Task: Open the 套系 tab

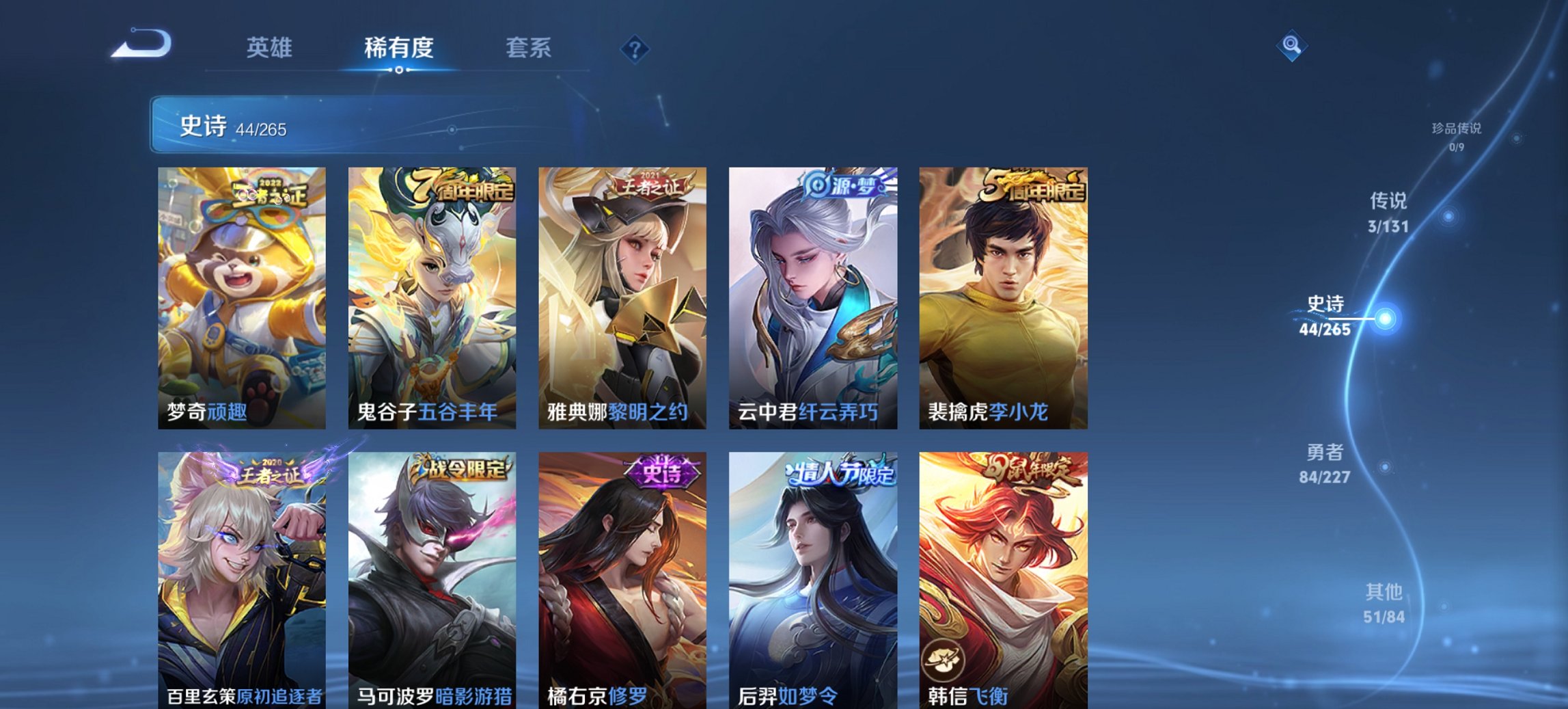Action: coord(529,48)
